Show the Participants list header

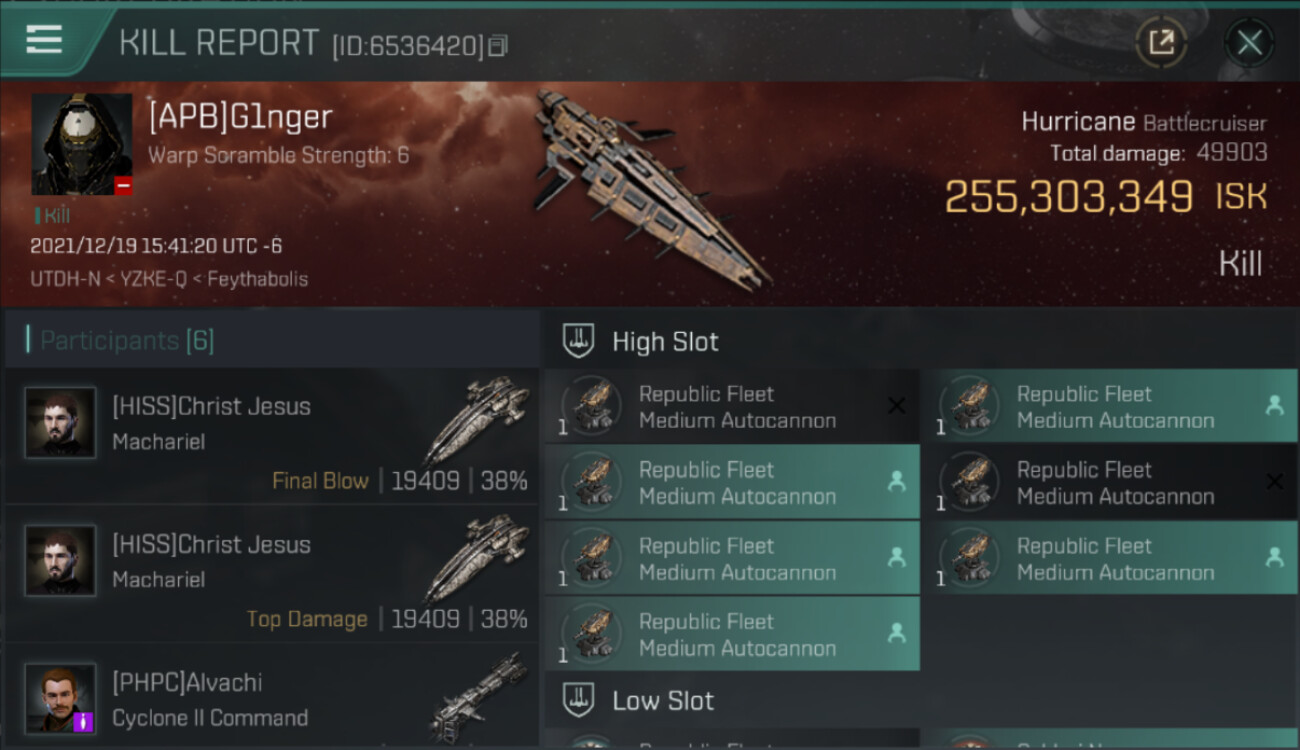click(x=127, y=341)
